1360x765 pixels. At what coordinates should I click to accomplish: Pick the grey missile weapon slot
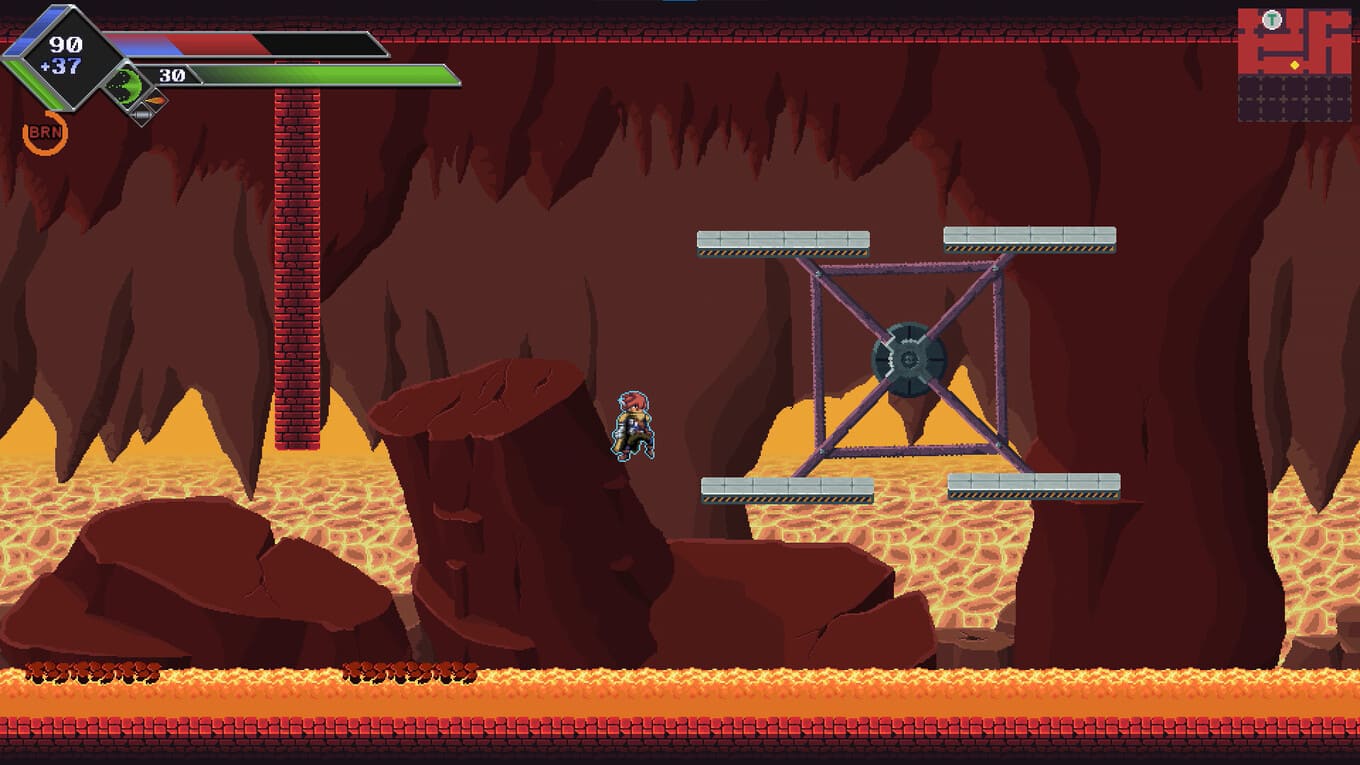click(142, 116)
